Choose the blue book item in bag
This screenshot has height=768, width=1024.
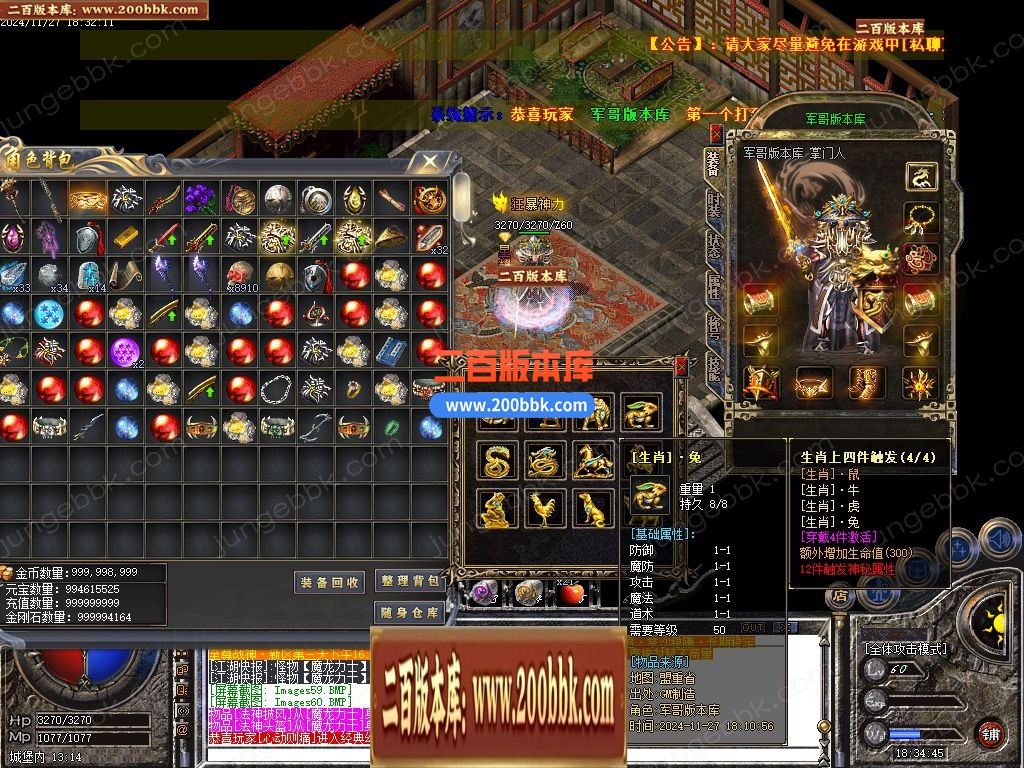[x=390, y=351]
